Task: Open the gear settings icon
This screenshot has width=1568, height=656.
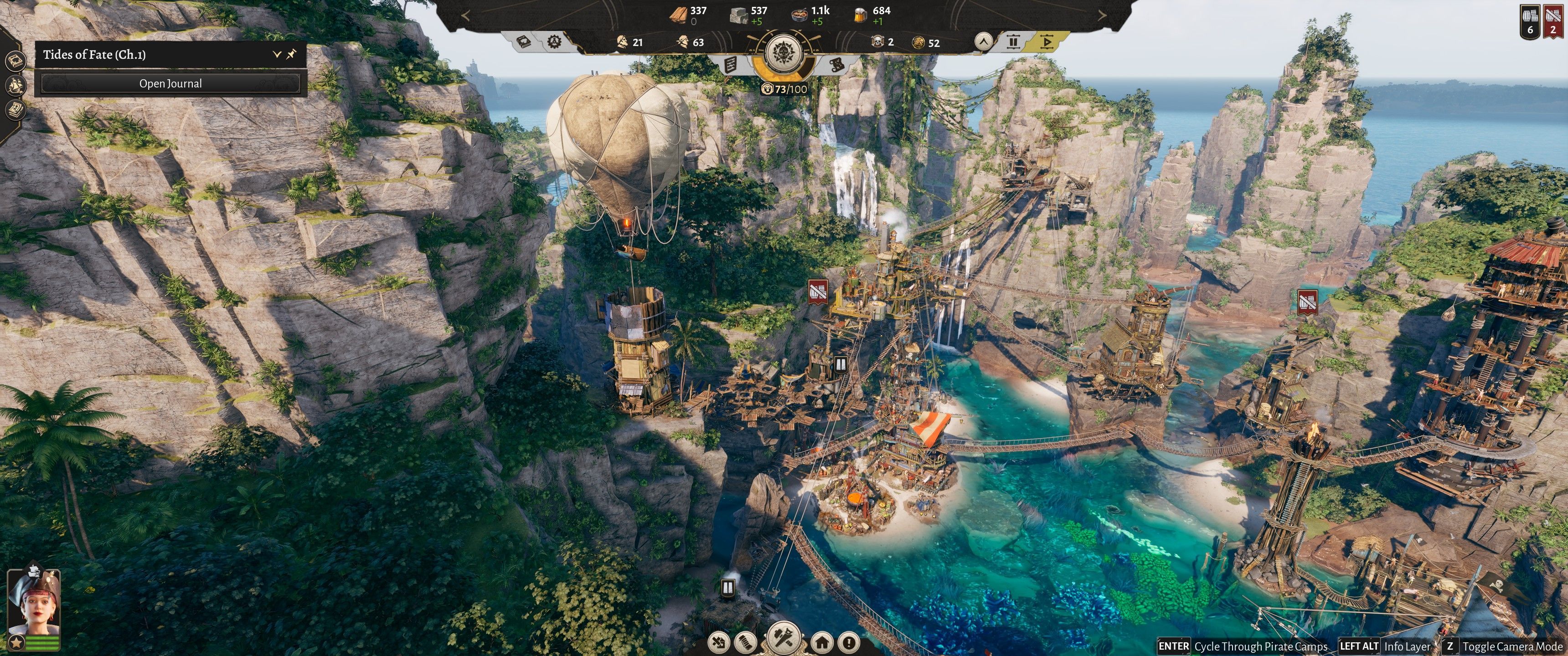Action: (x=554, y=41)
